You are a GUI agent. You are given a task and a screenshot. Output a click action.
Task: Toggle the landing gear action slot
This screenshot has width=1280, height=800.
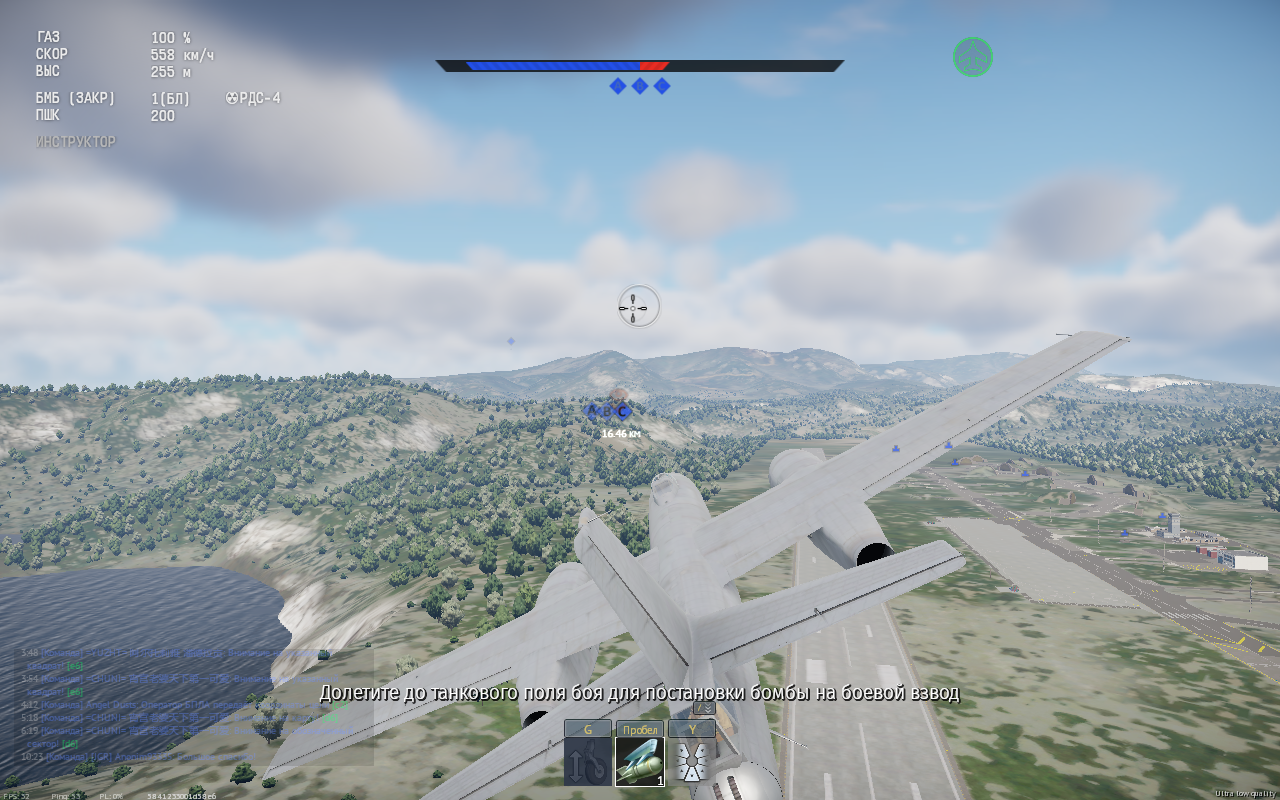coord(587,762)
